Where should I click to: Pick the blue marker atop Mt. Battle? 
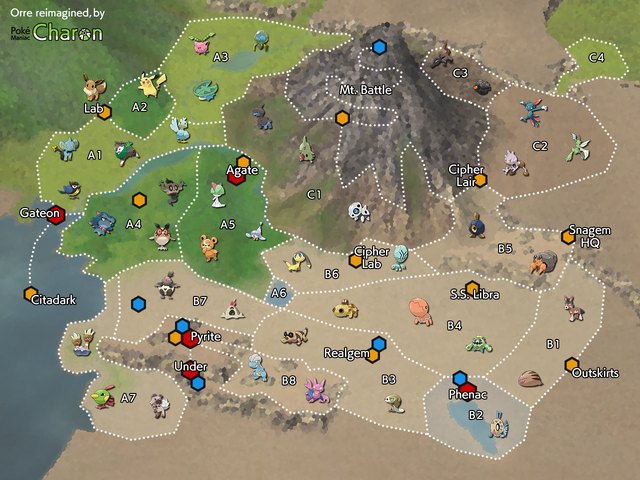(379, 47)
